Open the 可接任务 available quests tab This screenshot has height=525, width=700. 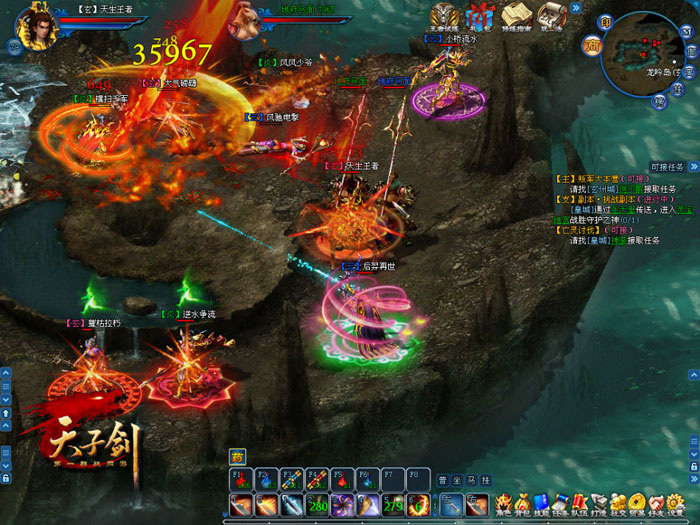pyautogui.click(x=666, y=167)
